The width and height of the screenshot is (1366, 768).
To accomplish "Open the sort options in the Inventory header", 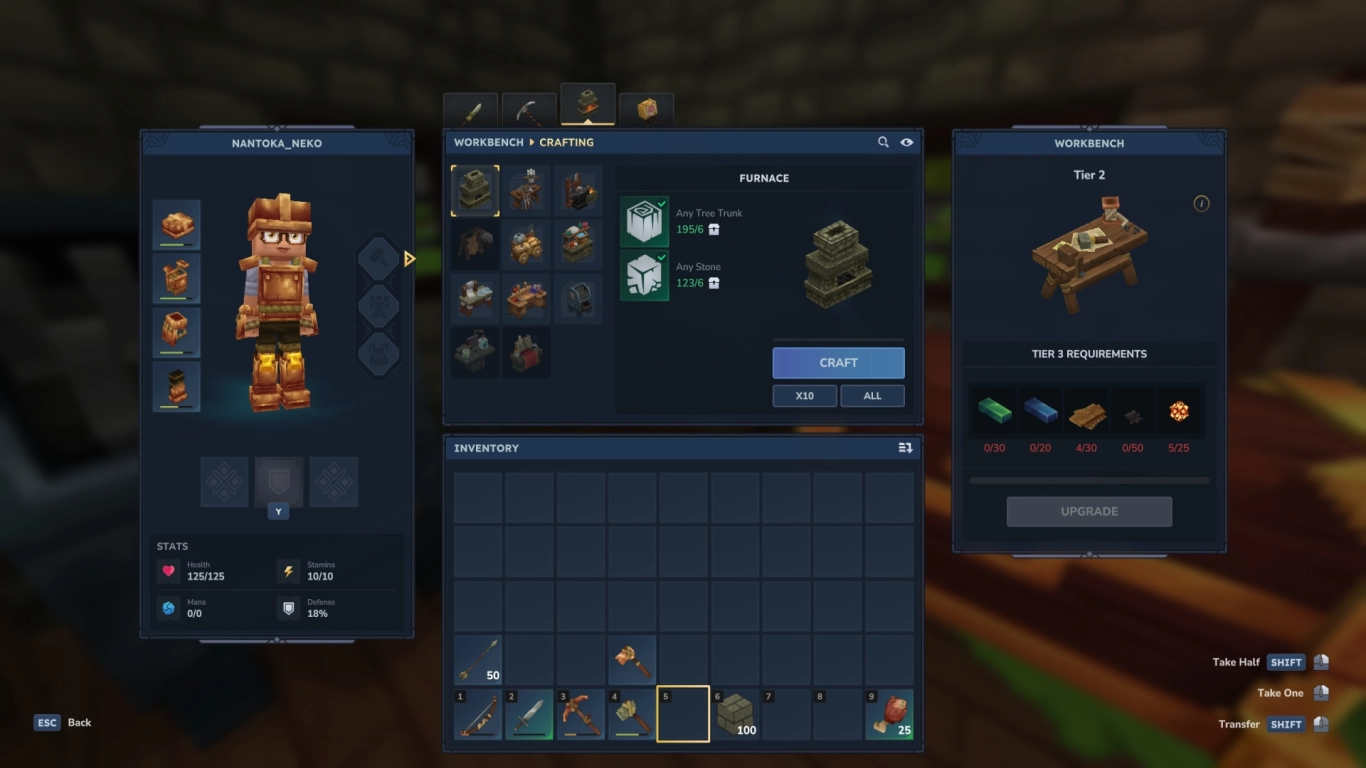I will [903, 448].
